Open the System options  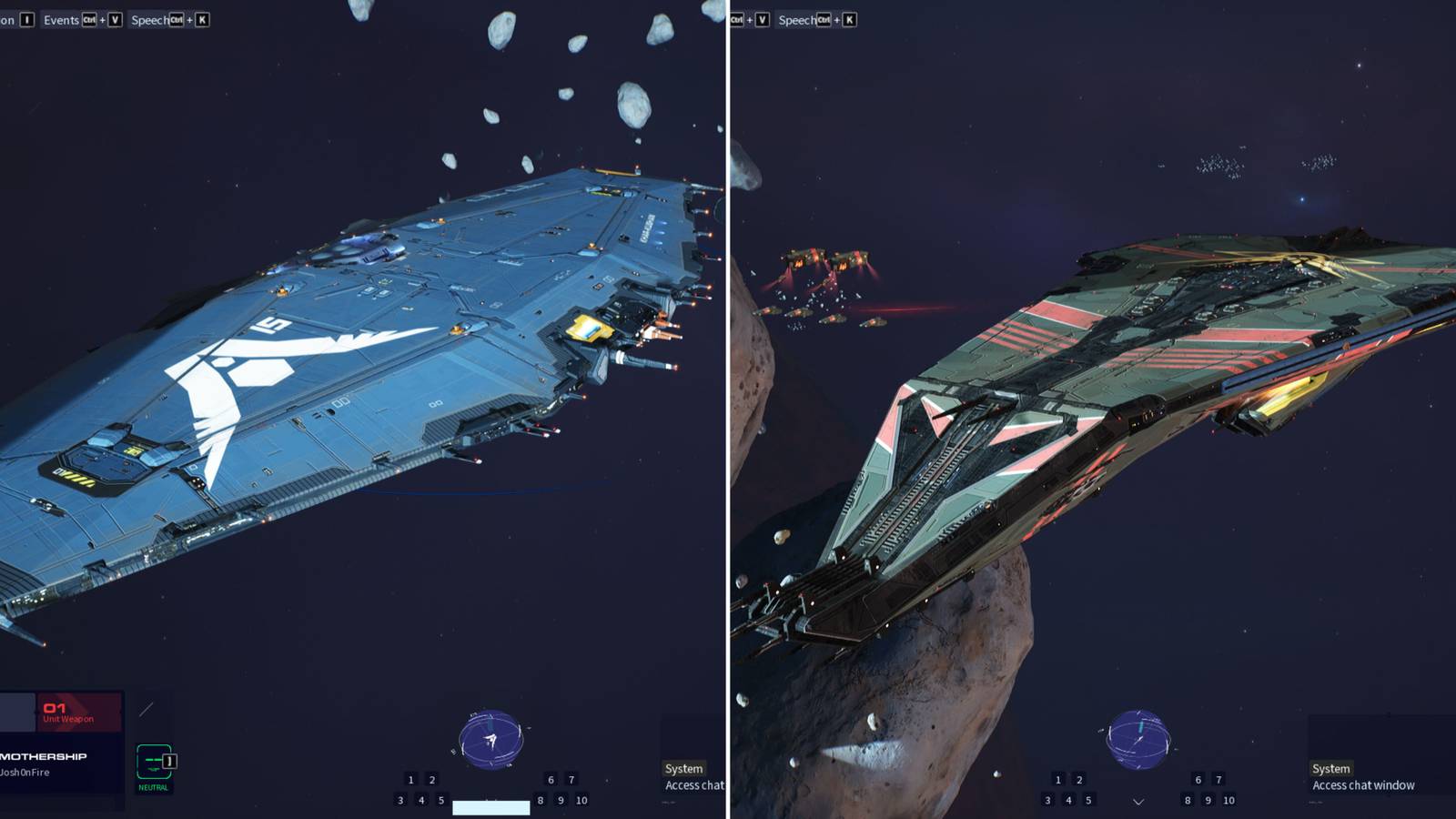[682, 769]
